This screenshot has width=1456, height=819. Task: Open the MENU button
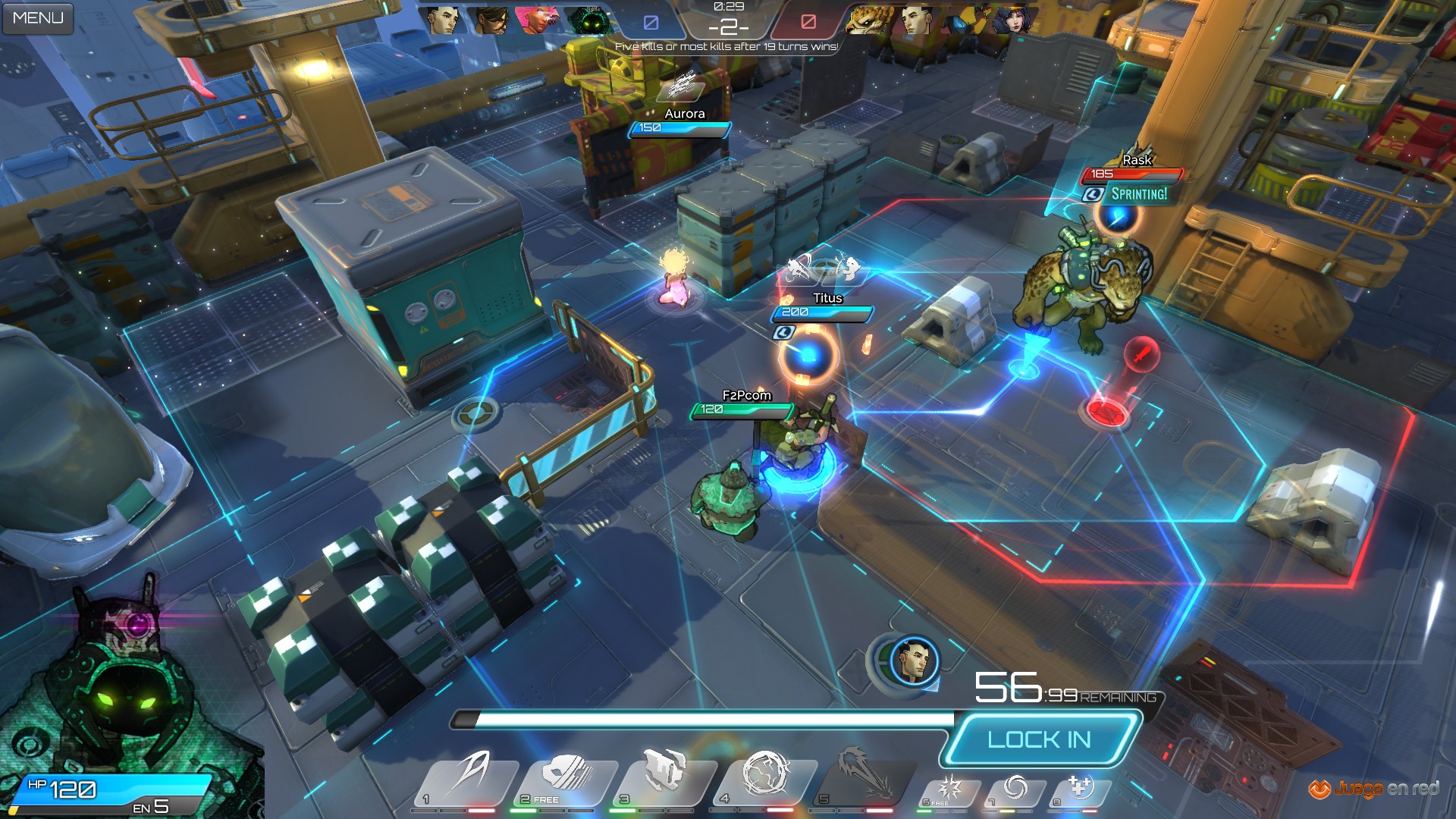[x=38, y=18]
